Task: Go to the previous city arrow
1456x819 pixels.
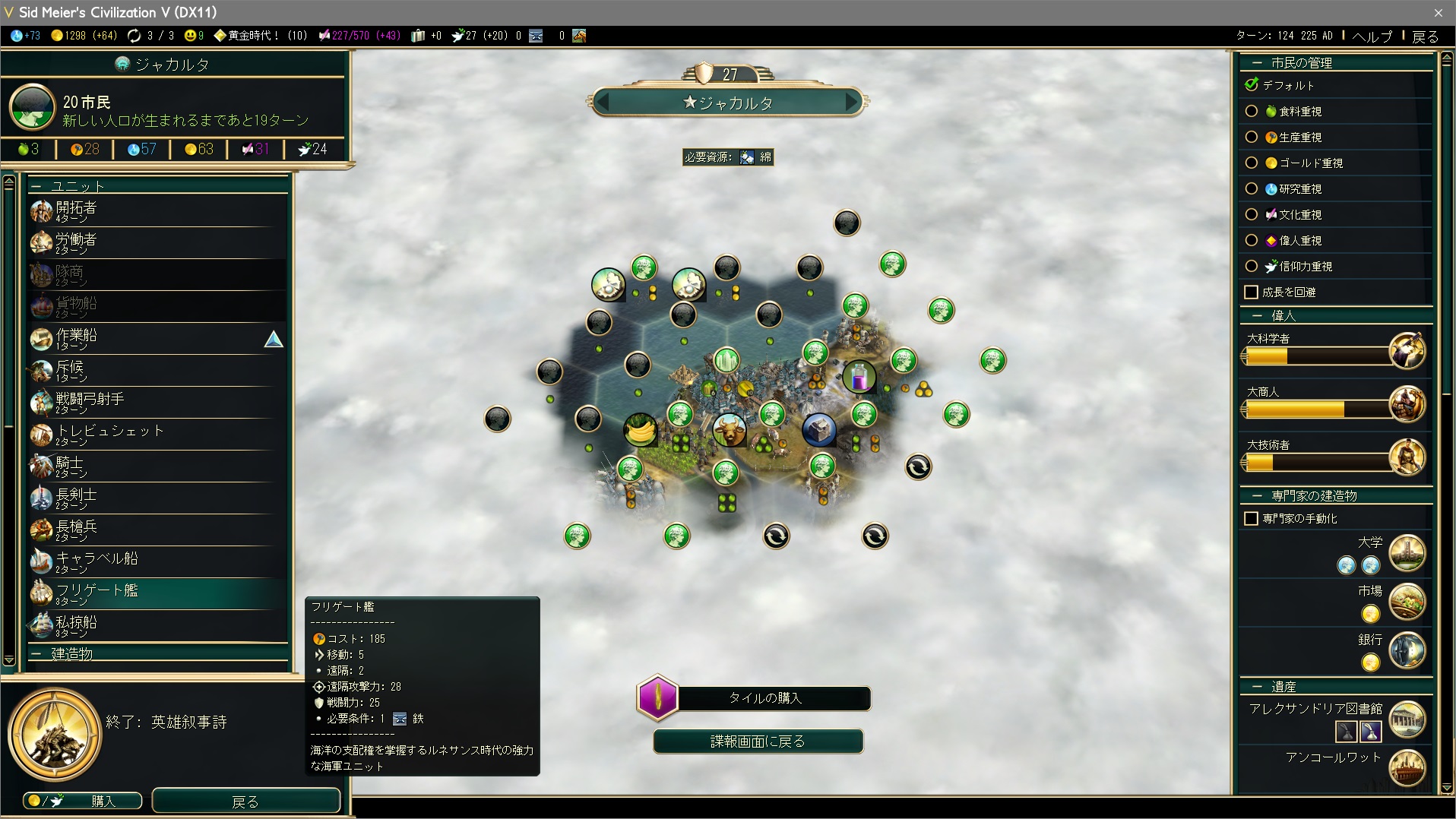Action: point(604,102)
